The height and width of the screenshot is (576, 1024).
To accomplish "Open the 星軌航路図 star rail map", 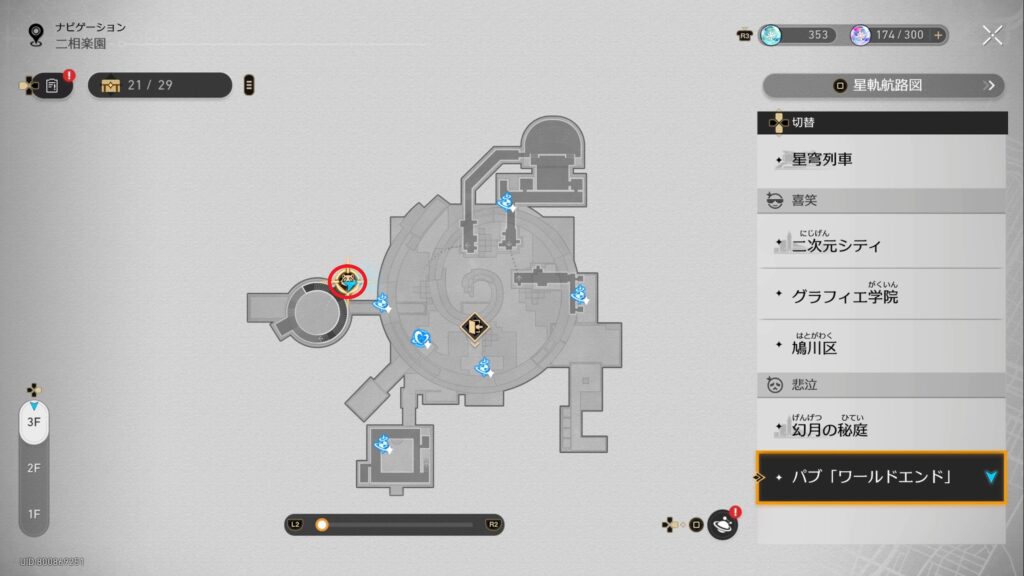I will [x=883, y=85].
